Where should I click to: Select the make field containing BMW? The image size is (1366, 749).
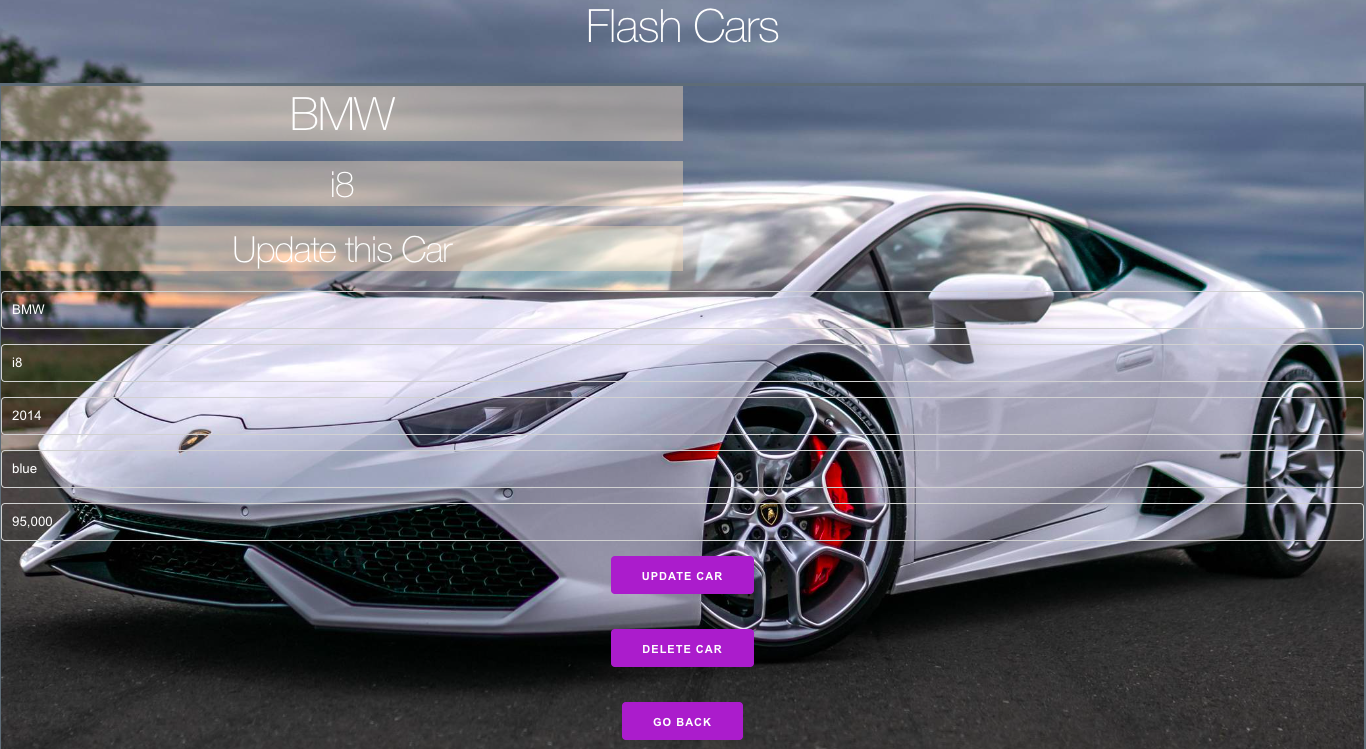[x=682, y=310]
